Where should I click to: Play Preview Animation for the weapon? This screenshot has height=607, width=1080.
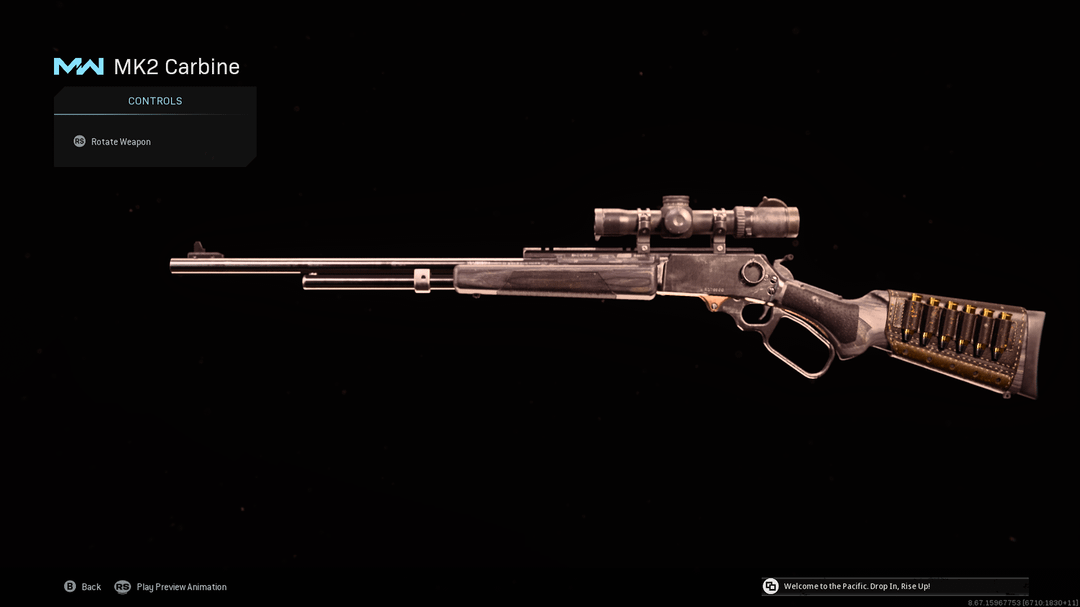pyautogui.click(x=171, y=587)
